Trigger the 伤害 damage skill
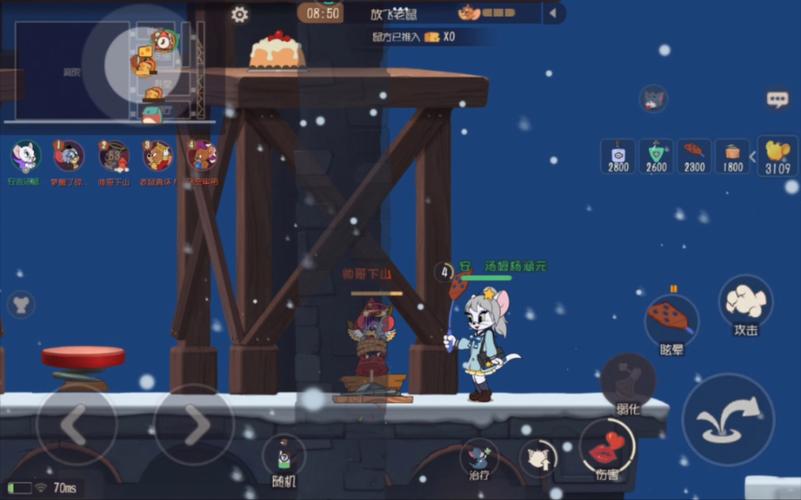801x500 pixels. pyautogui.click(x=607, y=449)
